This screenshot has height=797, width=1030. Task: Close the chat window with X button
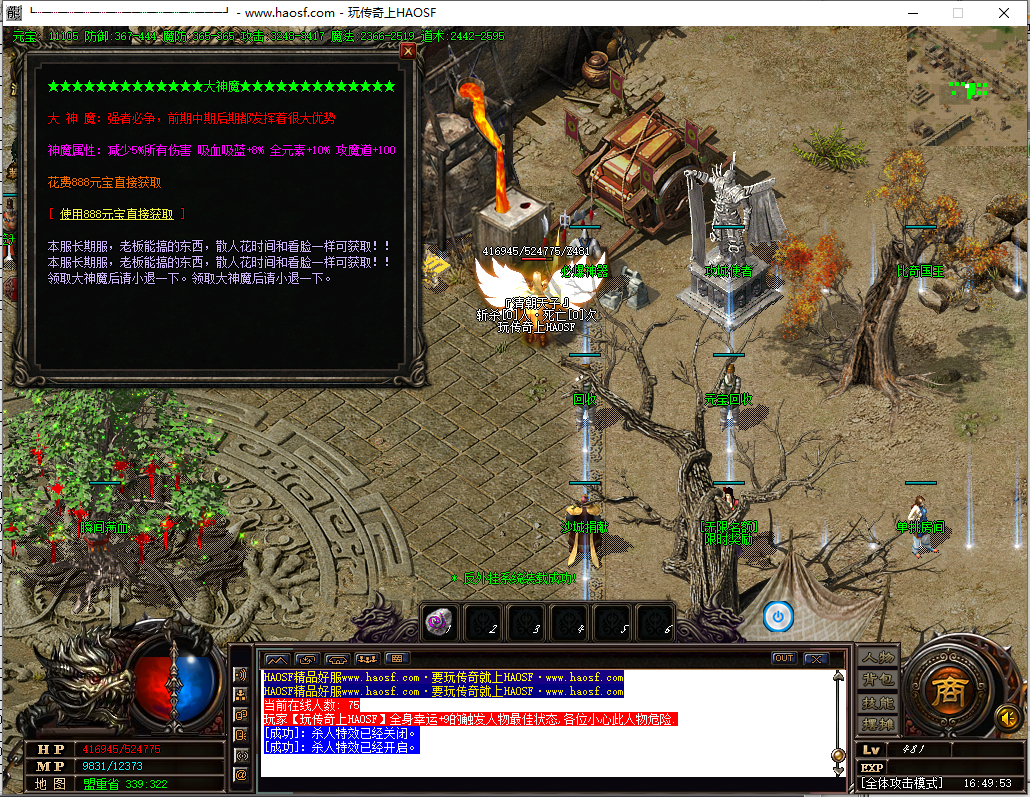[816, 658]
